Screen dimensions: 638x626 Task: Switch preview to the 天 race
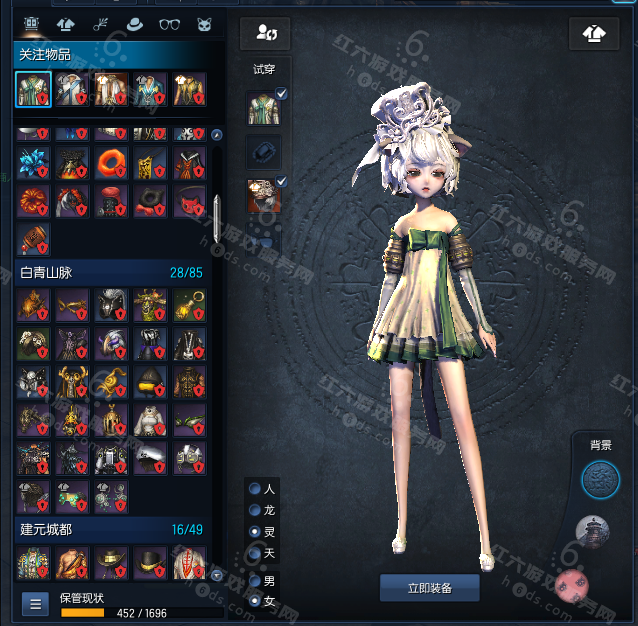[x=256, y=553]
